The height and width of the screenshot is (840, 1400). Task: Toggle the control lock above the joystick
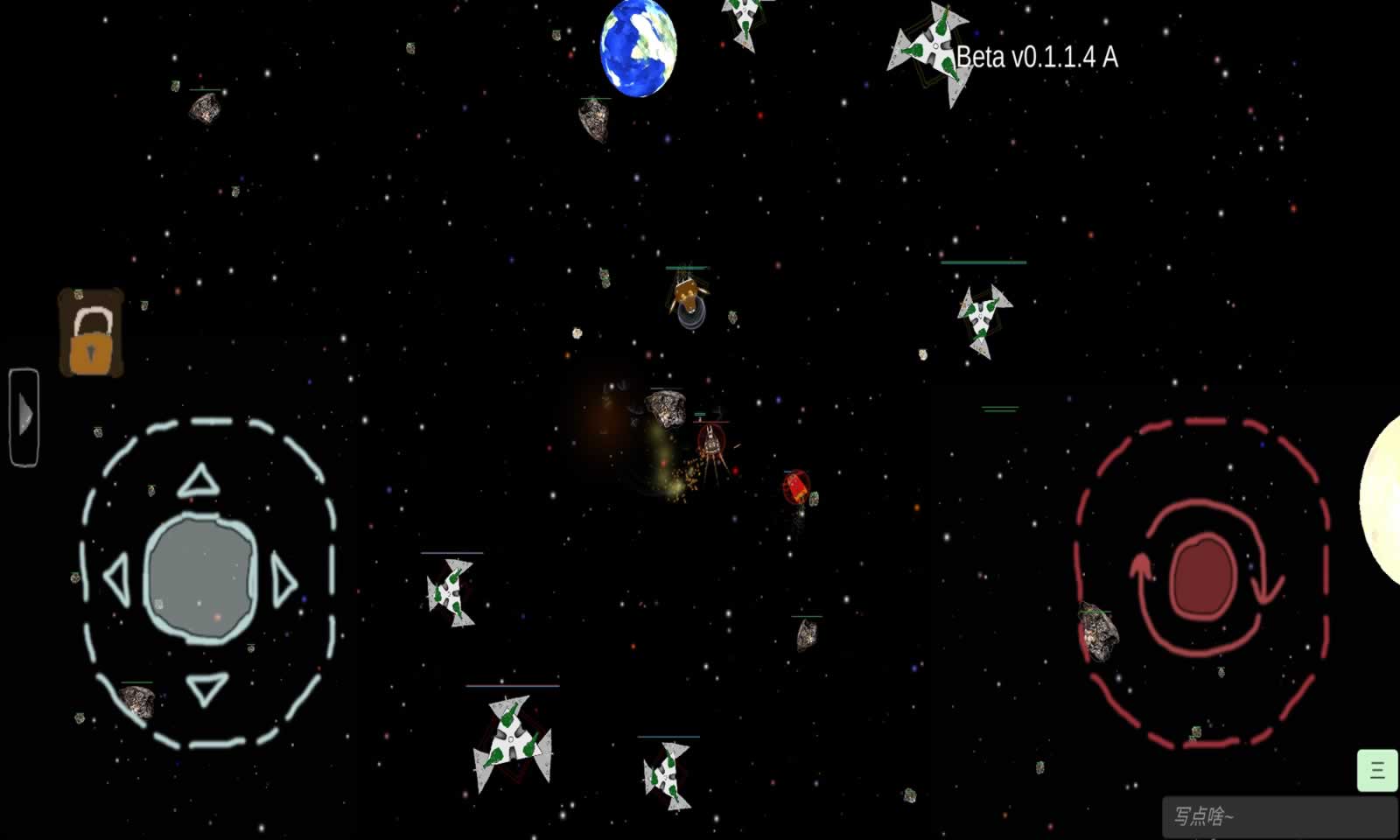[90, 332]
